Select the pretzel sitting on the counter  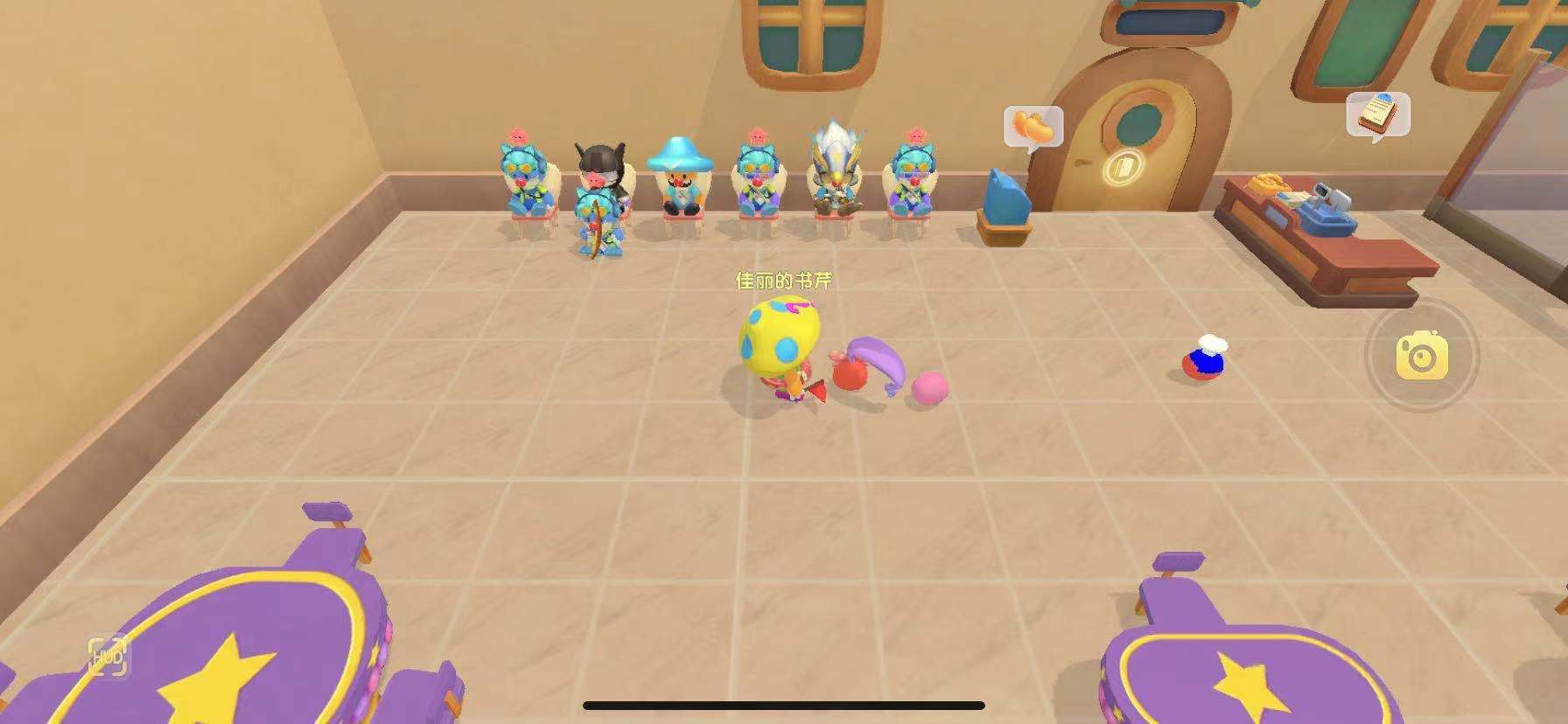[1266, 184]
